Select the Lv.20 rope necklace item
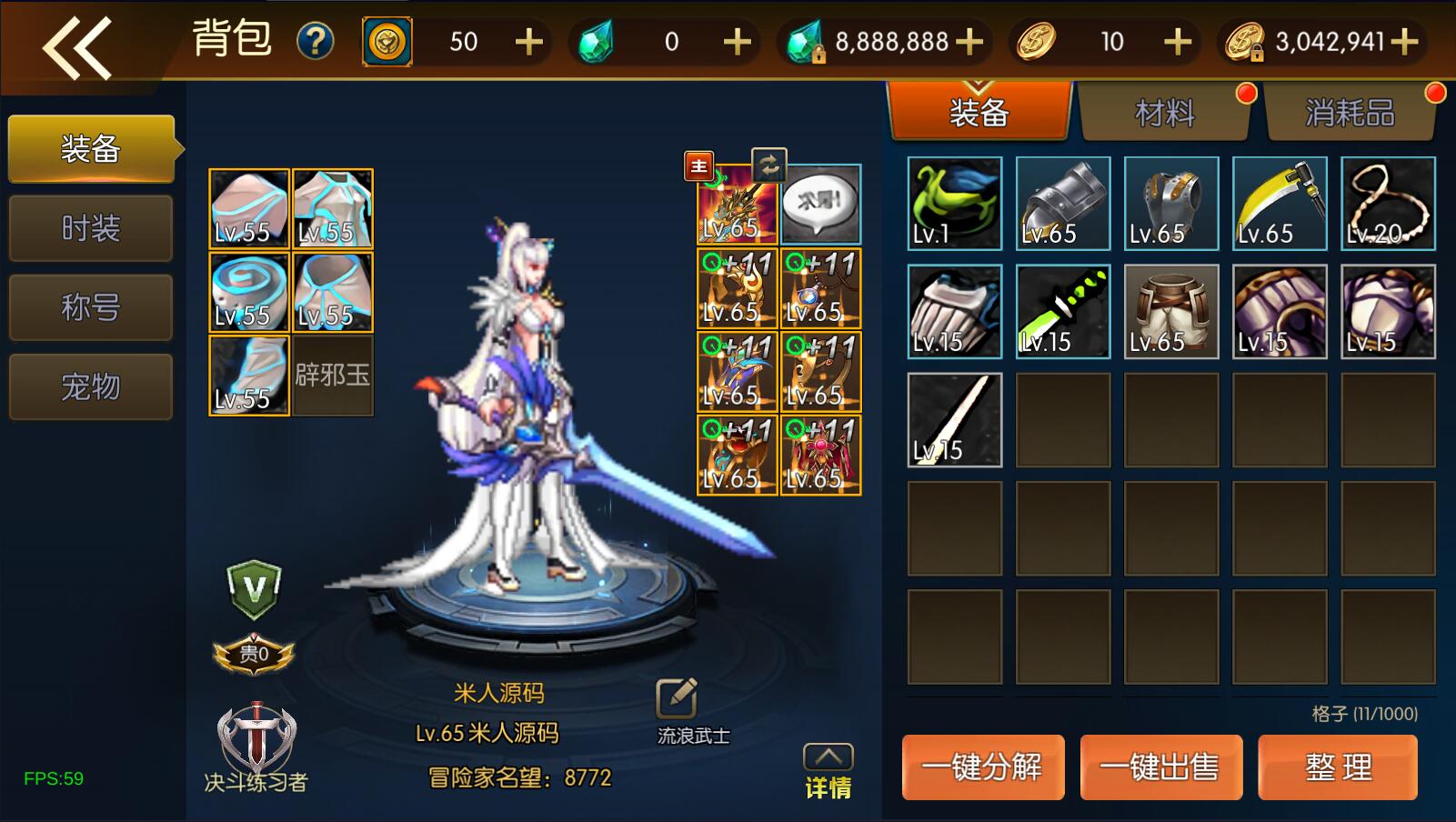This screenshot has width=1456, height=822. 1388,204
